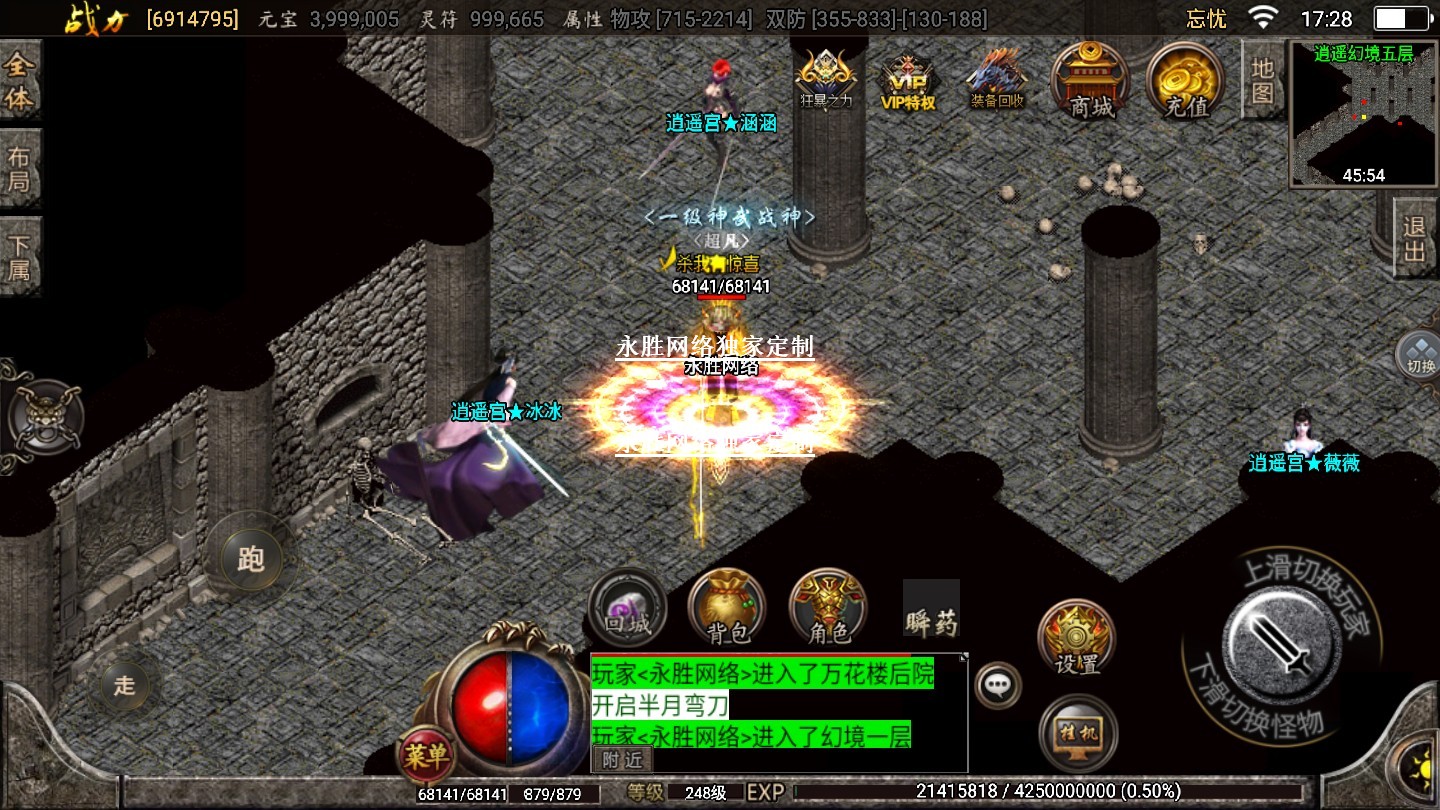This screenshot has height=810, width=1440.
Task: Switch movement to 走 walk mode
Action: 124,685
